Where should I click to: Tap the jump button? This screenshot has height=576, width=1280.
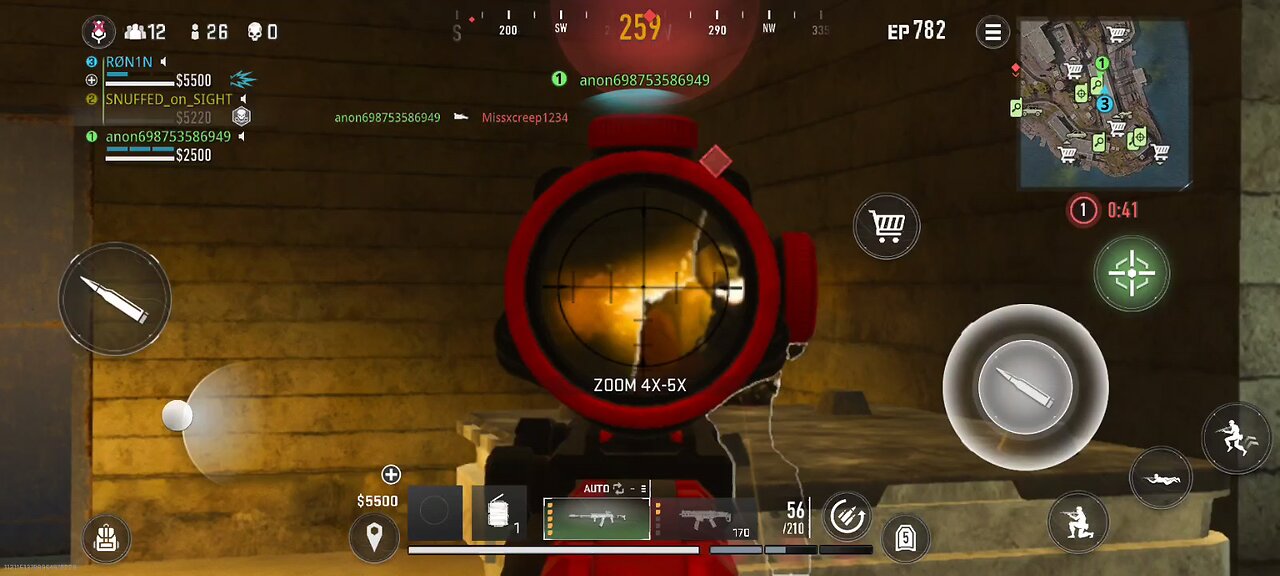1236,439
